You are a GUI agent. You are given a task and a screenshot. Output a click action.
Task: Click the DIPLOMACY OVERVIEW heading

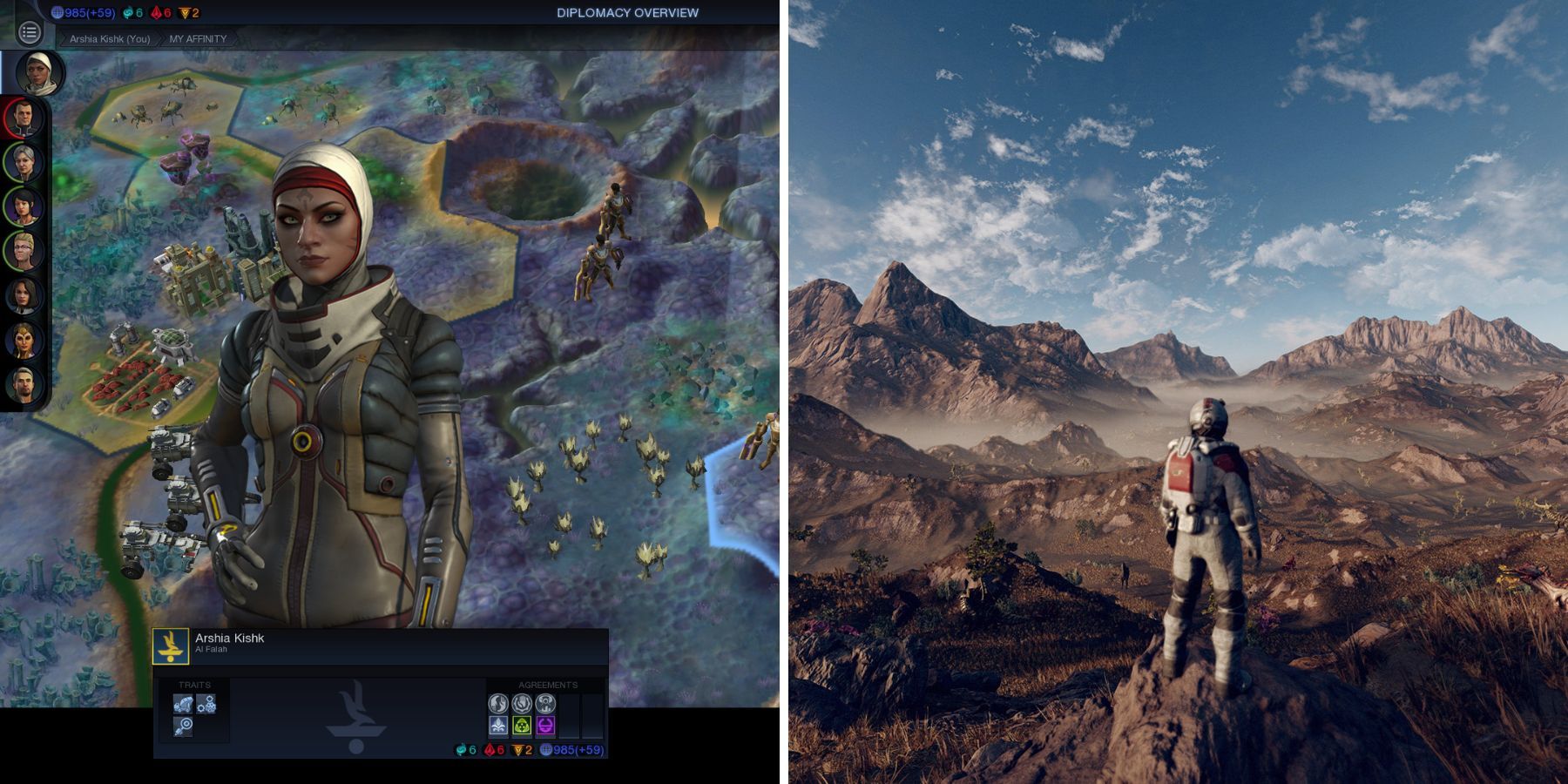(x=626, y=12)
